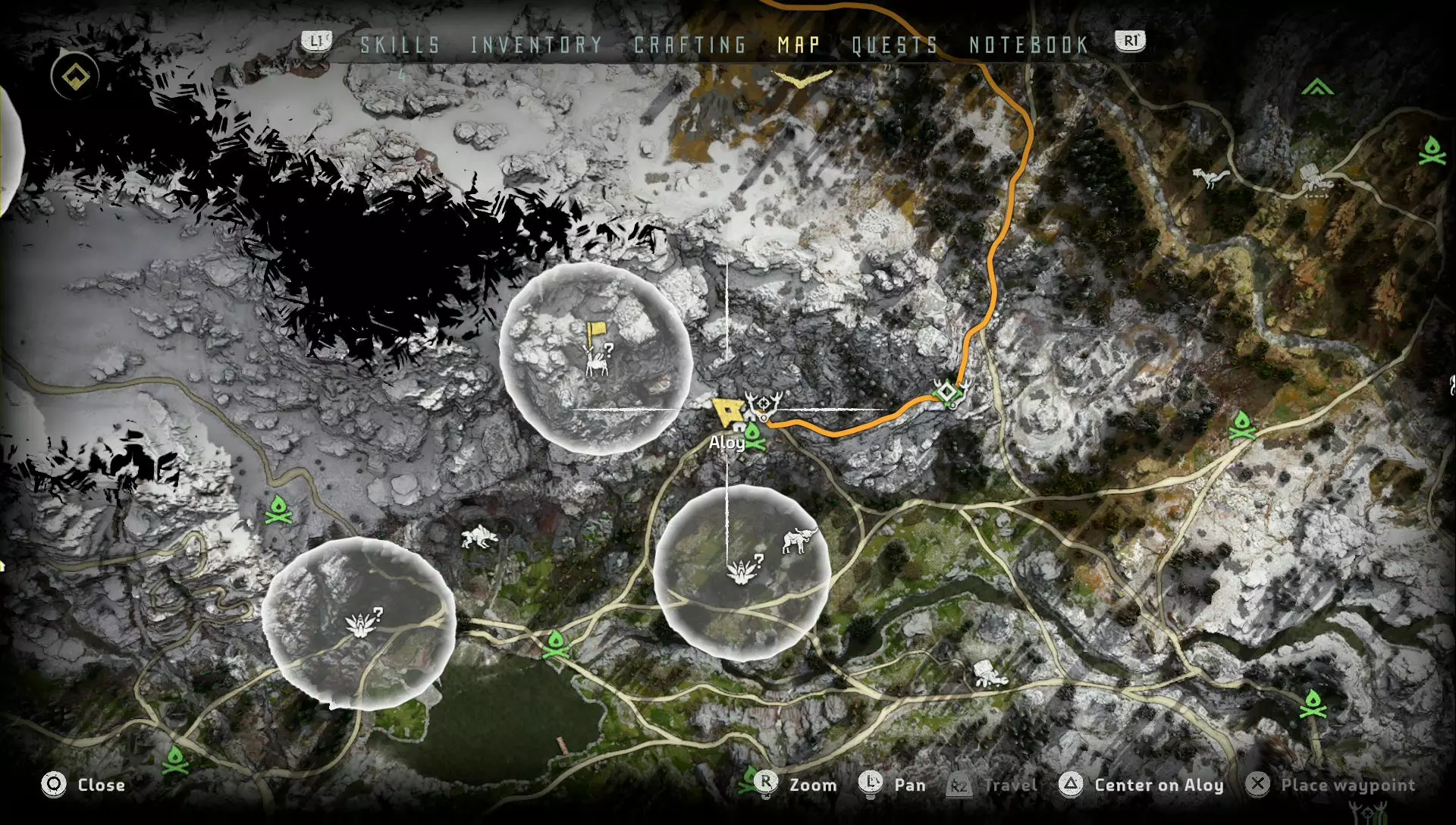
Task: Select the Map tab
Action: (x=799, y=45)
